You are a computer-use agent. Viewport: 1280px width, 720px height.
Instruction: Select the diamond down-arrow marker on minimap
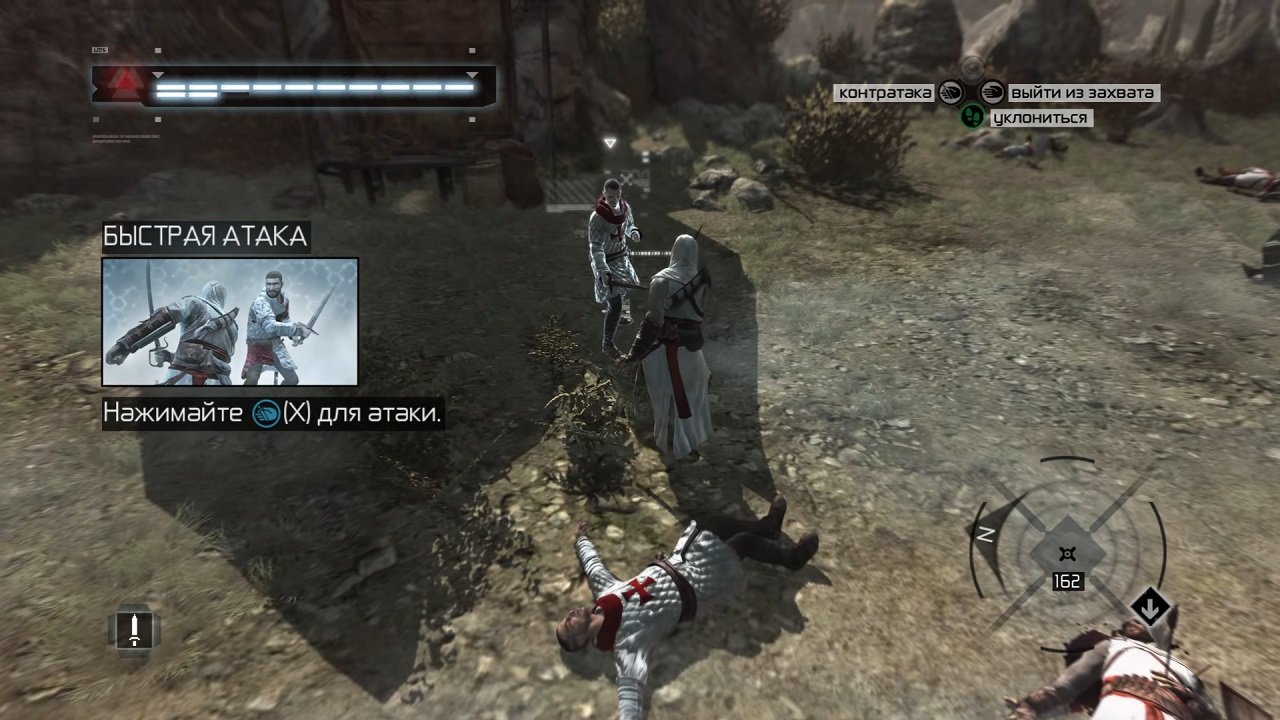pos(1150,606)
